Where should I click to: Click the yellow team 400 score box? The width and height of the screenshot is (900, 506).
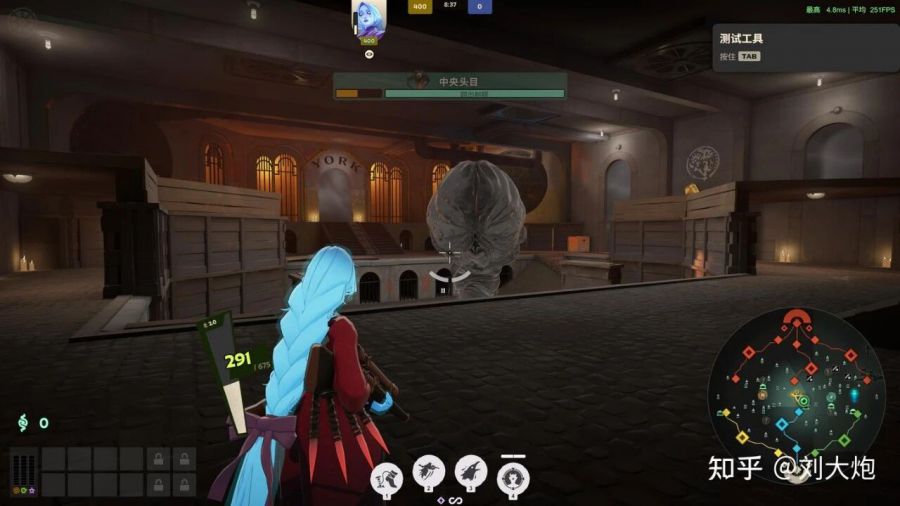point(420,6)
